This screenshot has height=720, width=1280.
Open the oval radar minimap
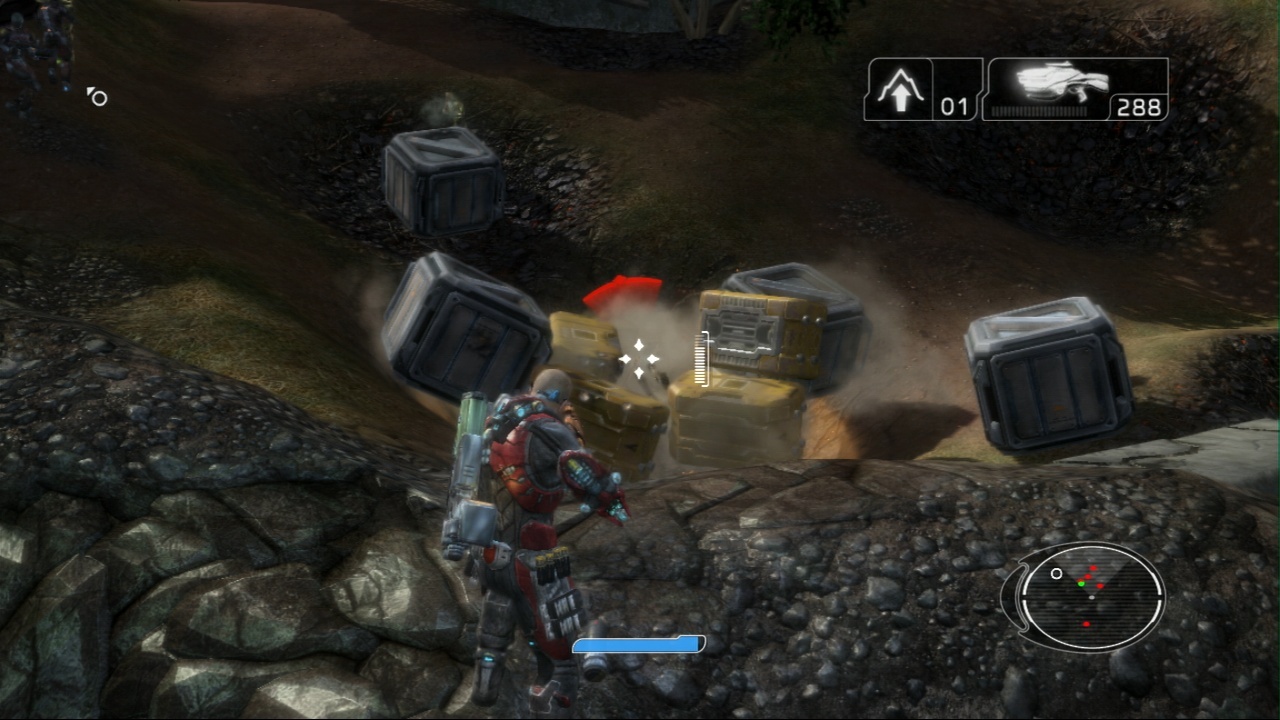(x=1091, y=597)
